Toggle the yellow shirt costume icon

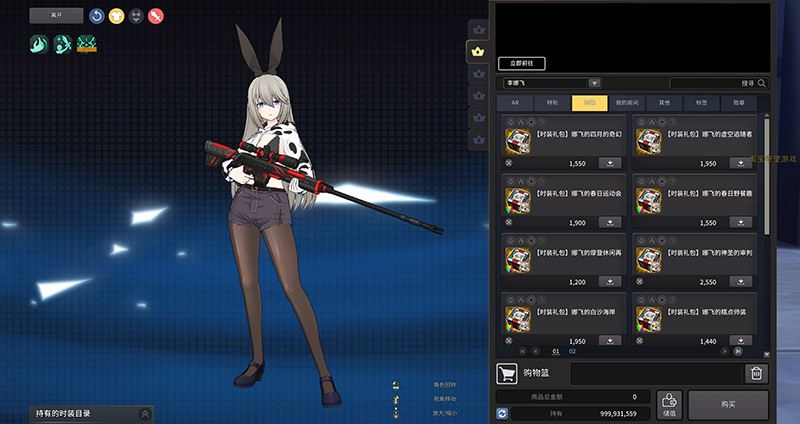(x=116, y=15)
